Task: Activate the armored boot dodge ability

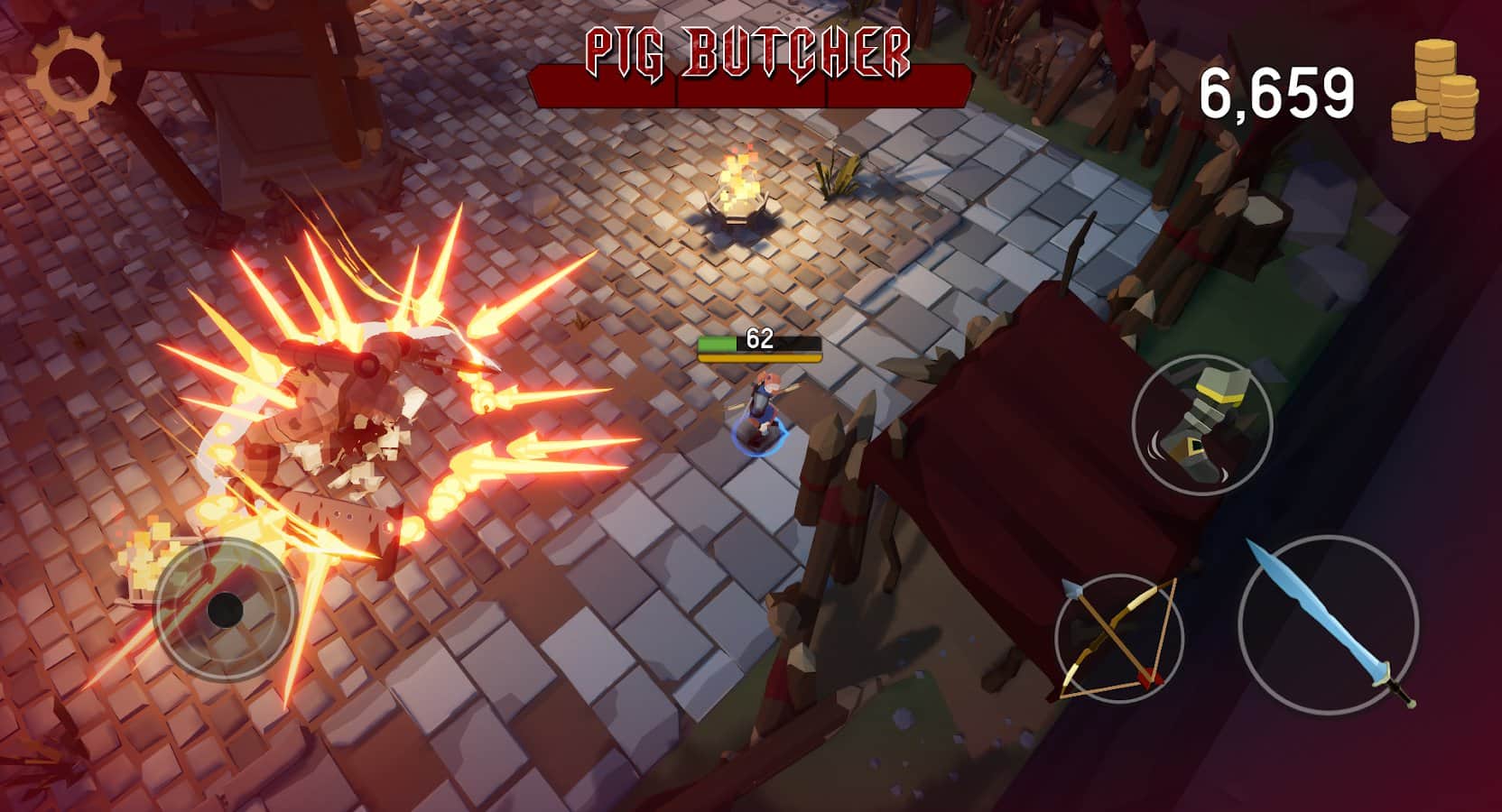Action: (1201, 424)
